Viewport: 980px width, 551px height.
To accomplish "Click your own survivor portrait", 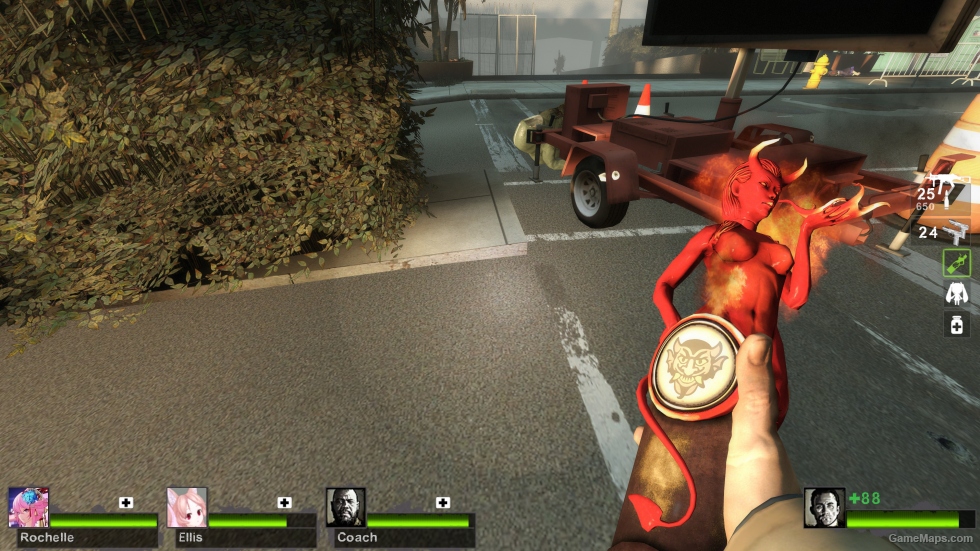I will [824, 508].
